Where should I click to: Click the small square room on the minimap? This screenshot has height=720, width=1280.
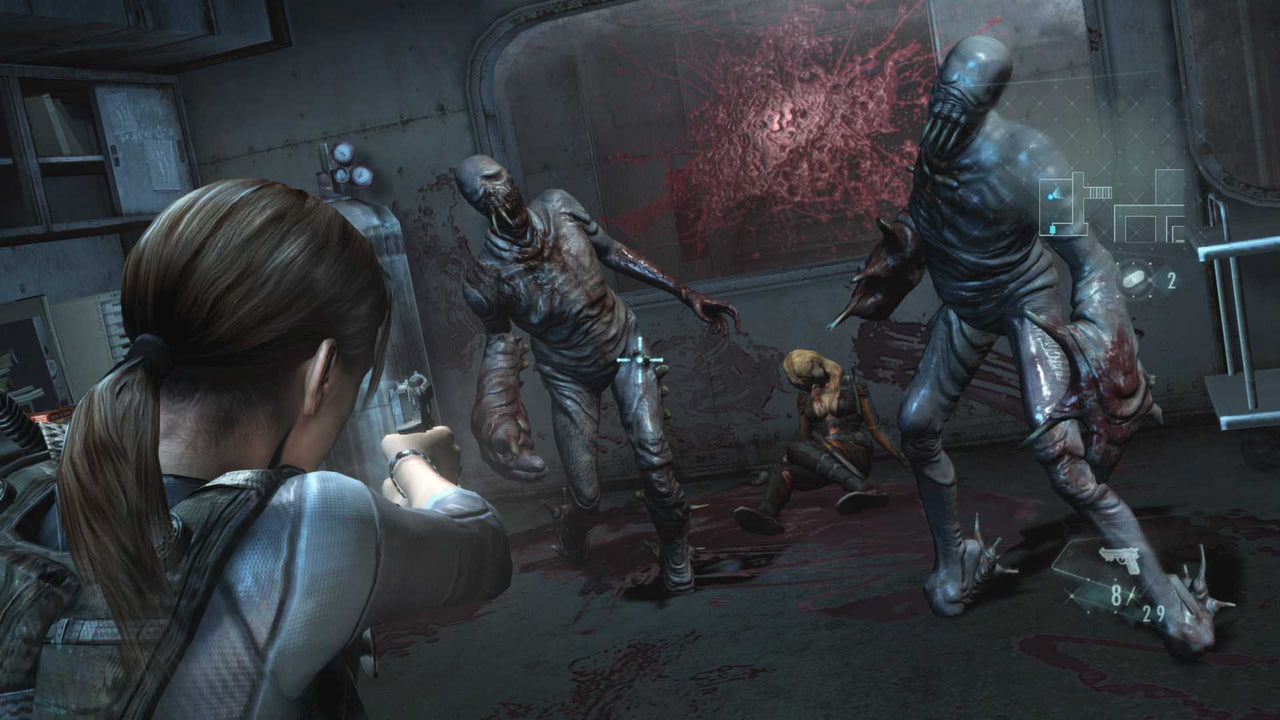pyautogui.click(x=1140, y=229)
